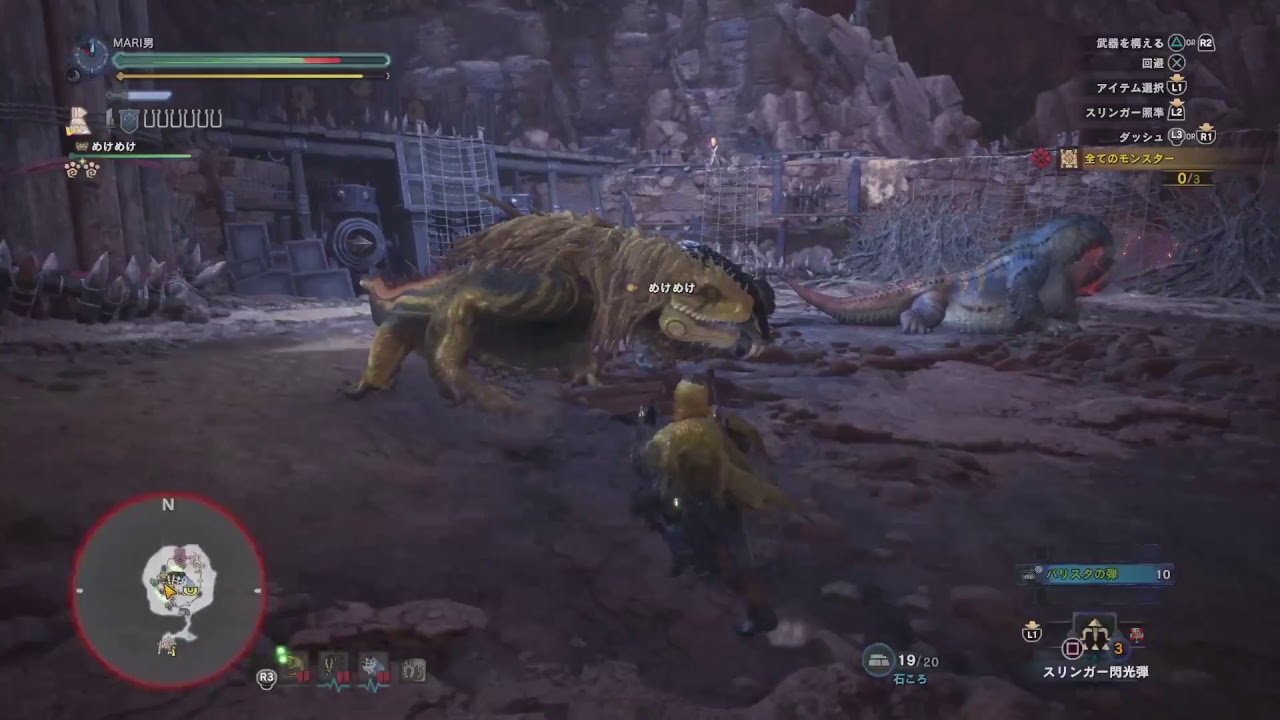Click the バリスタの弾 ballista ammo icon
The width and height of the screenshot is (1280, 720).
[1030, 574]
